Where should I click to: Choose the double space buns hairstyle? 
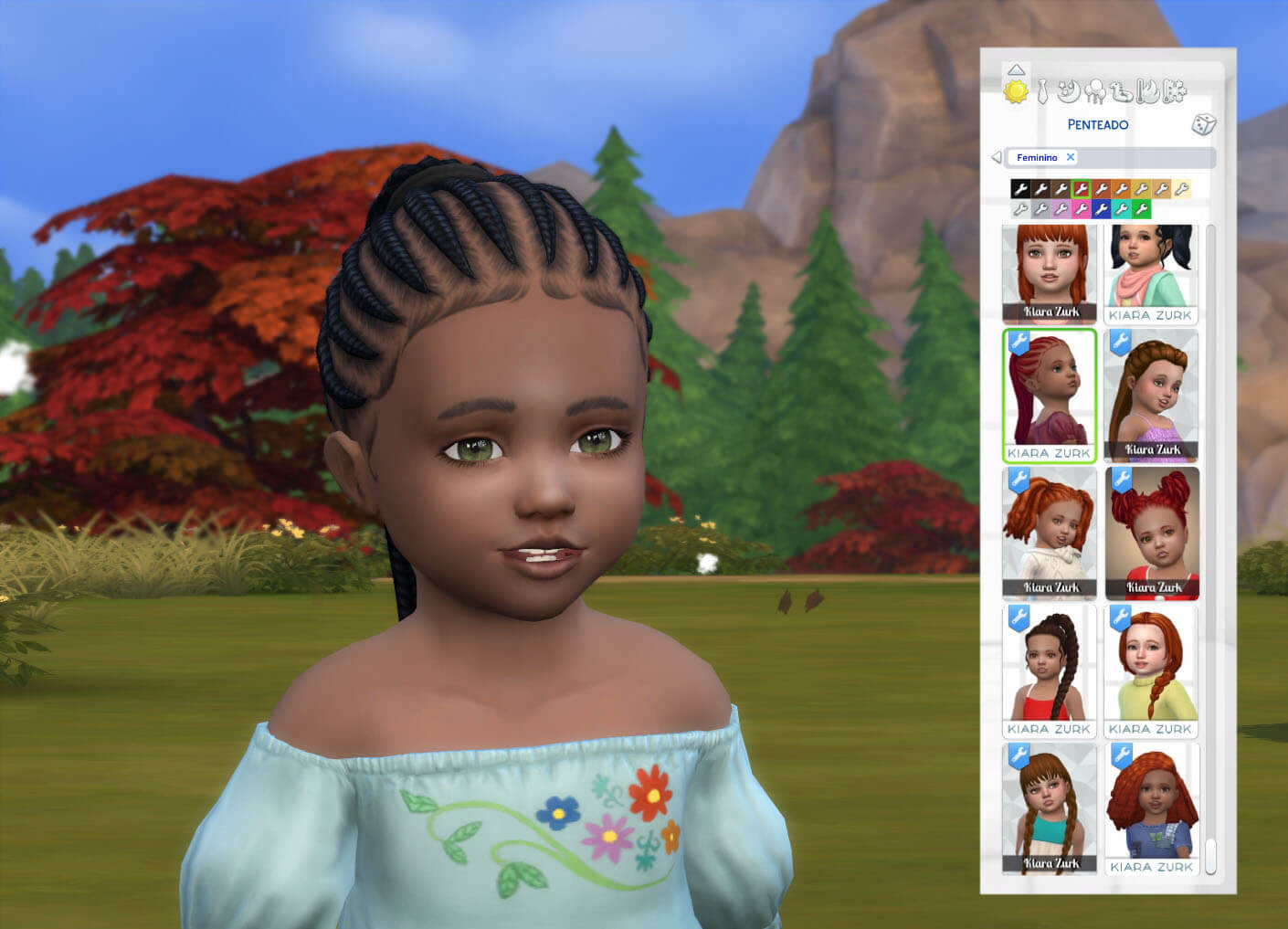(x=1152, y=532)
